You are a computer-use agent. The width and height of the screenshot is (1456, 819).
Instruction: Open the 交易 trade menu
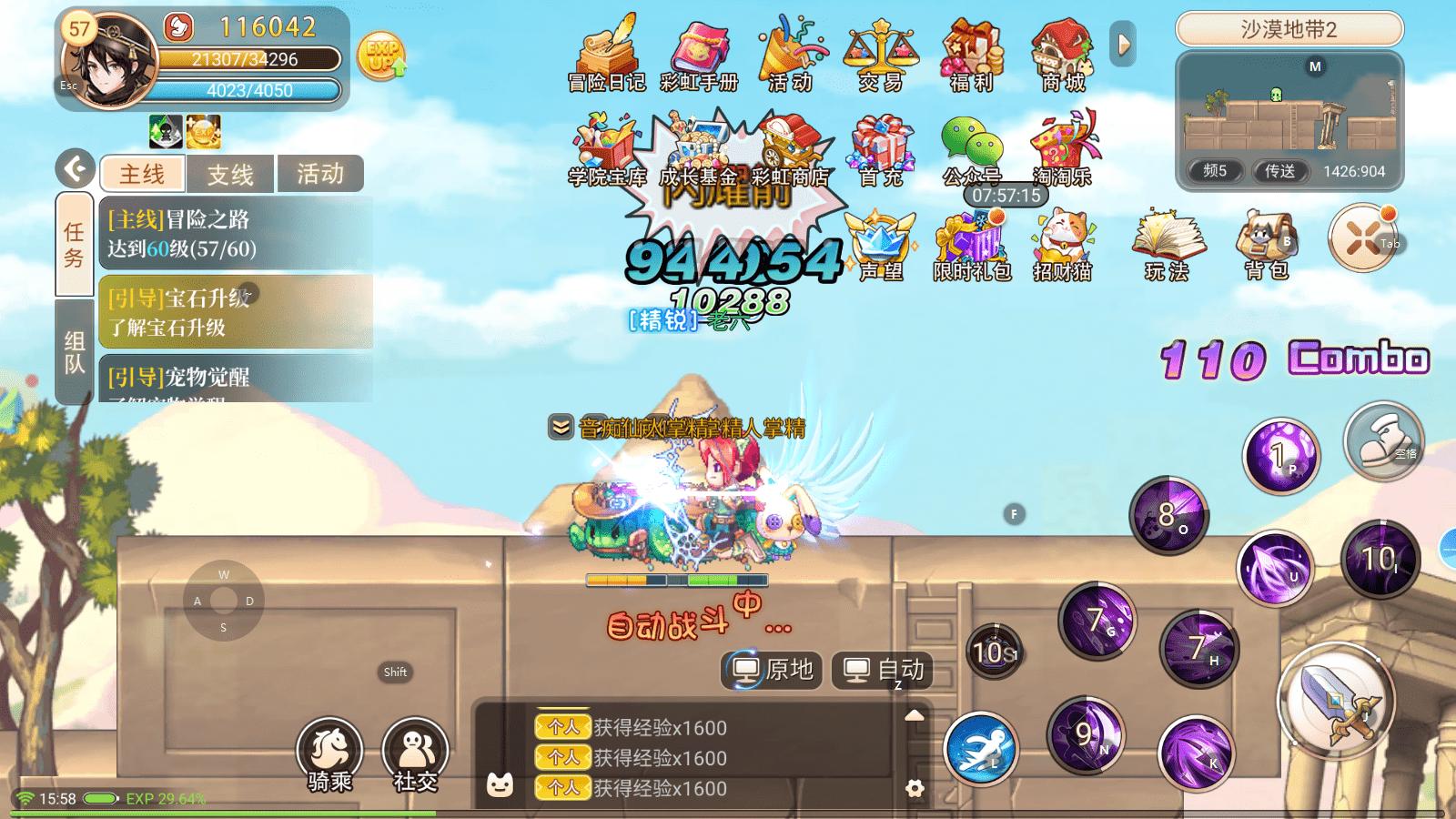click(x=880, y=53)
